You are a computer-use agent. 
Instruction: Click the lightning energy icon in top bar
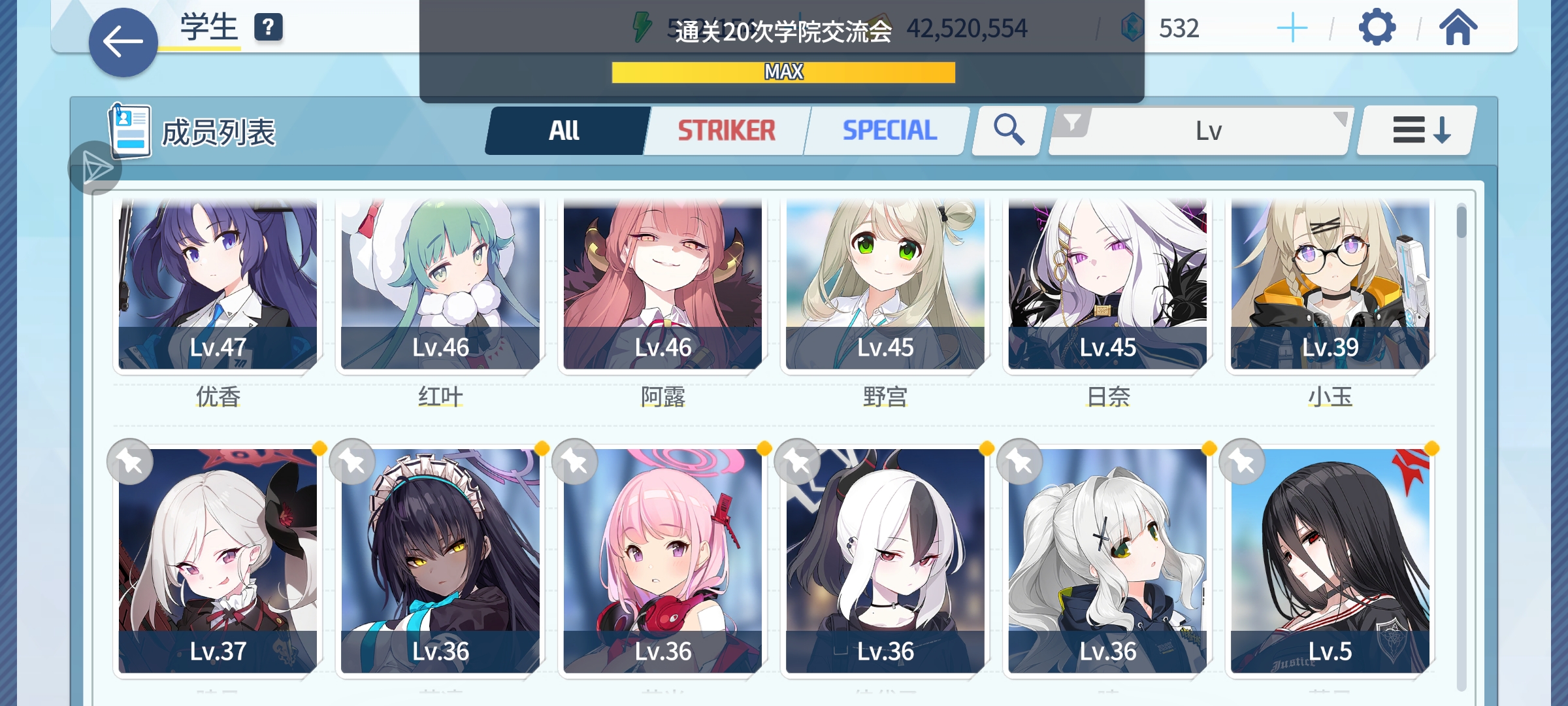641,26
